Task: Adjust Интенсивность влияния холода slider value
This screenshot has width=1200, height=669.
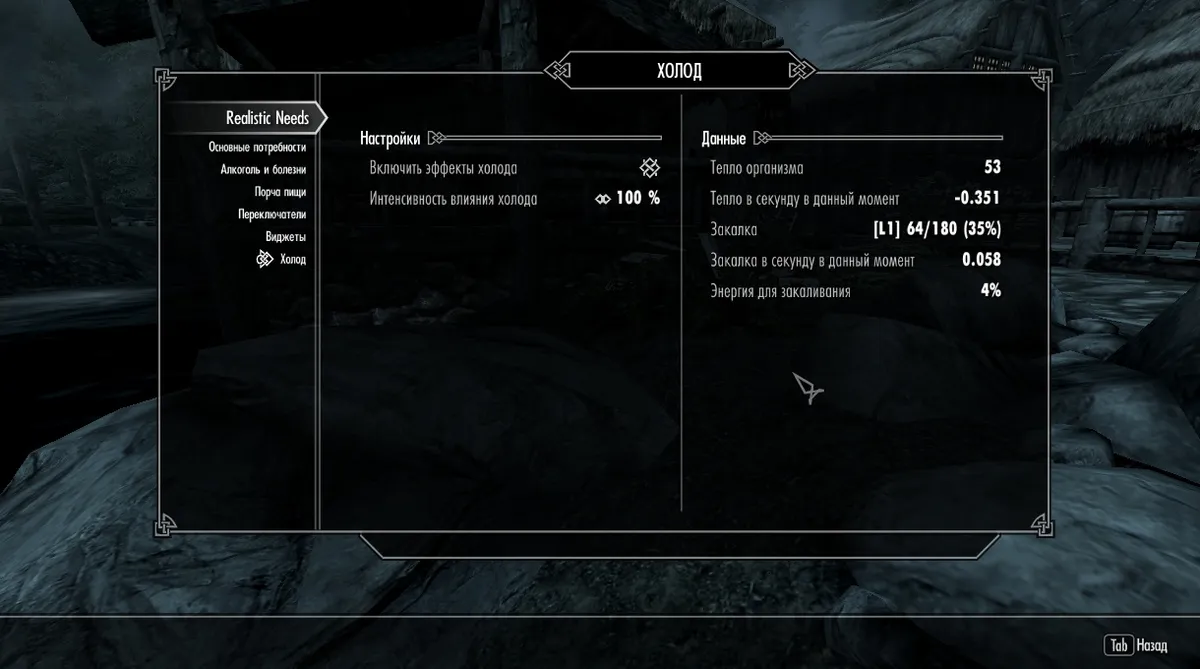Action: coord(628,198)
